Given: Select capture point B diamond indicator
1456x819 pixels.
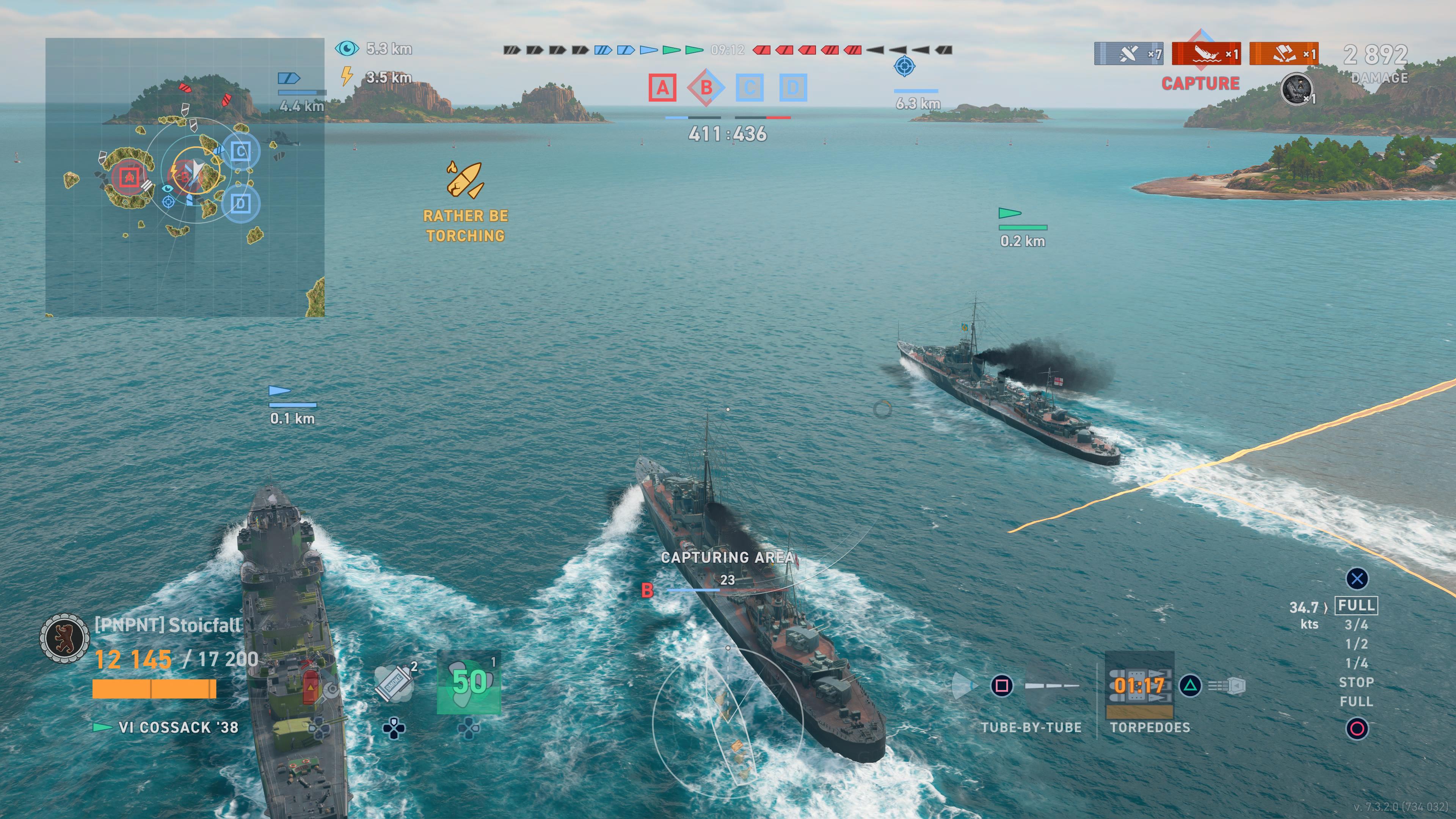Looking at the screenshot, I should pyautogui.click(x=706, y=88).
